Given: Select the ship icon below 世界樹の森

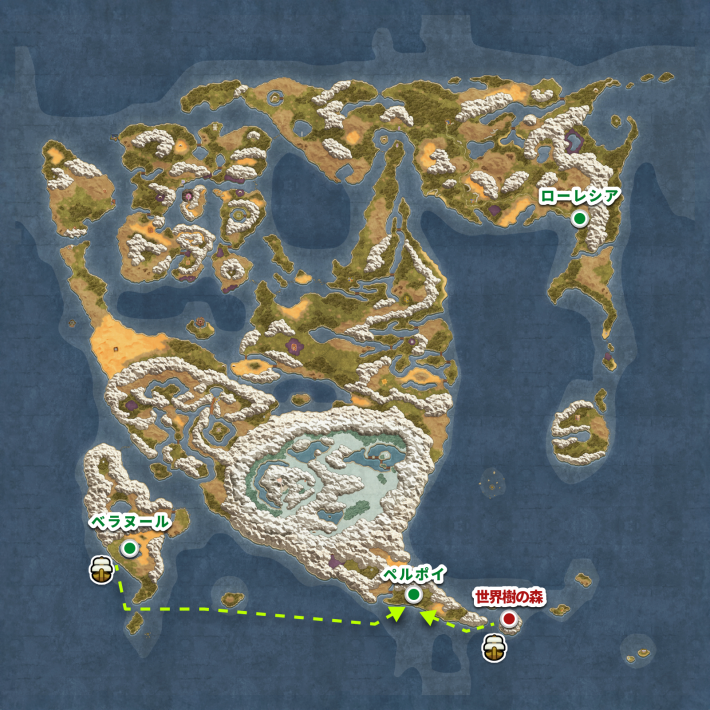Looking at the screenshot, I should click(x=492, y=645).
